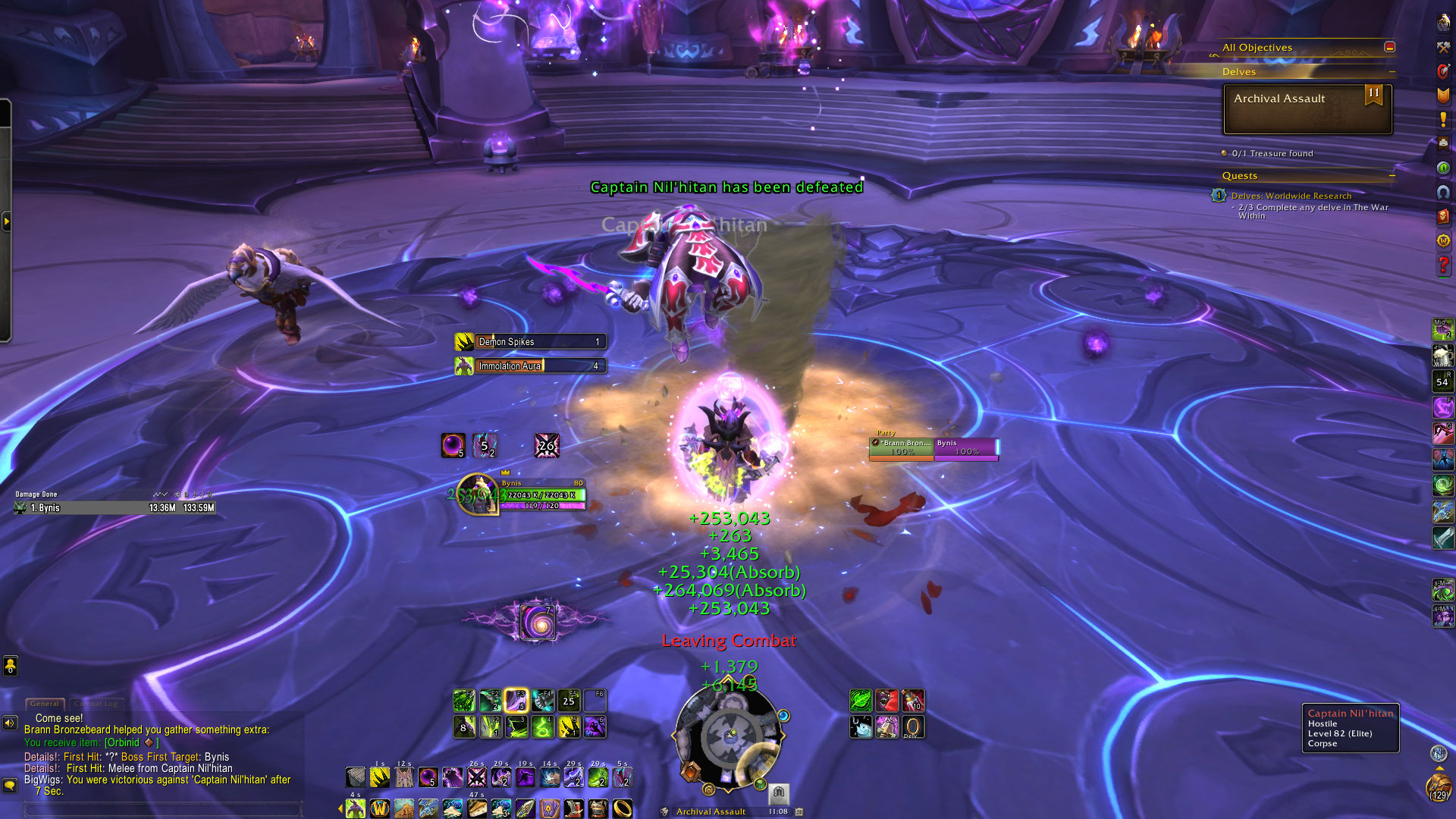Activate the highlighted F3 ability
This screenshot has height=819, width=1456.
tap(516, 701)
